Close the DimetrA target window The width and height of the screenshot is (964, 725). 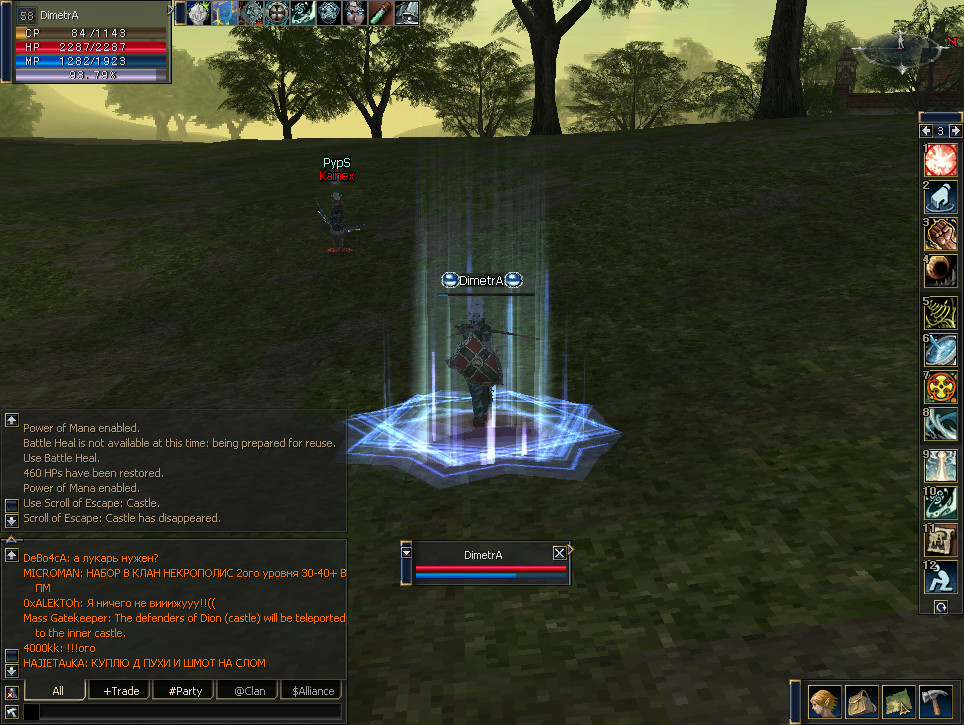(559, 553)
